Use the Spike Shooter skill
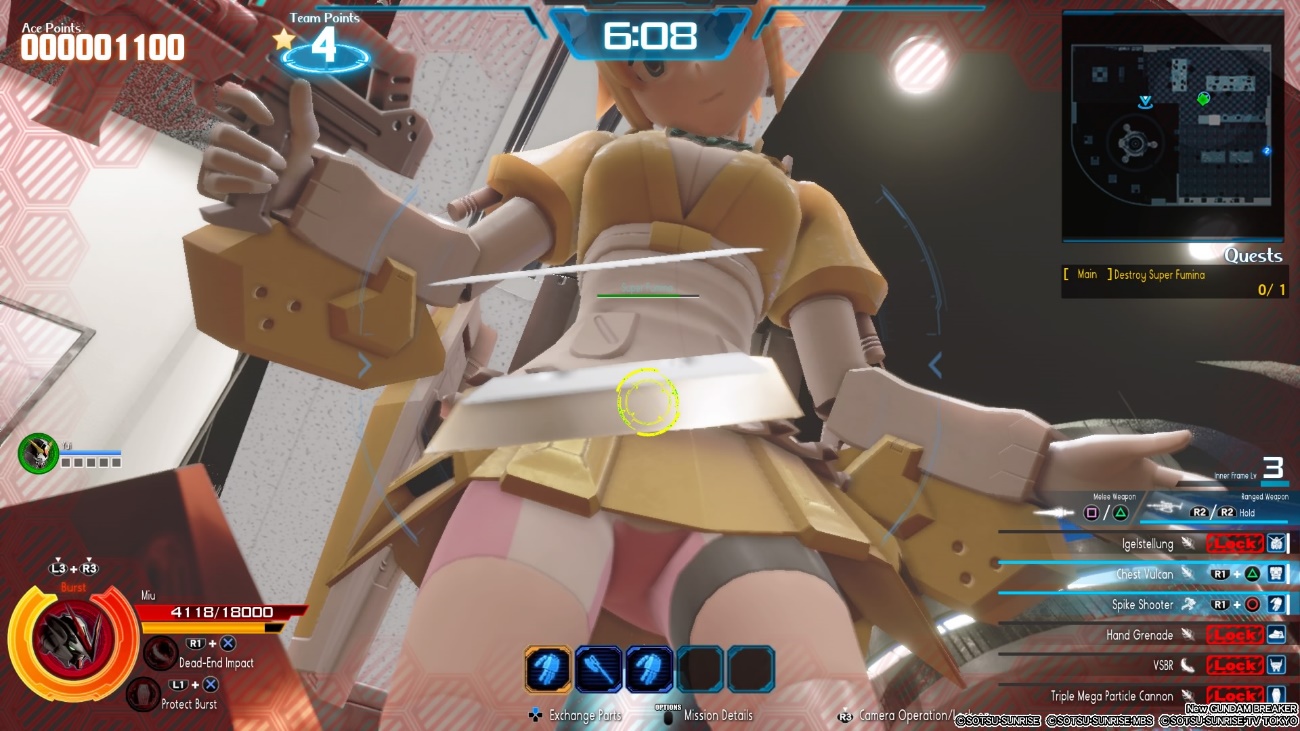The width and height of the screenshot is (1300, 731). 1142,604
